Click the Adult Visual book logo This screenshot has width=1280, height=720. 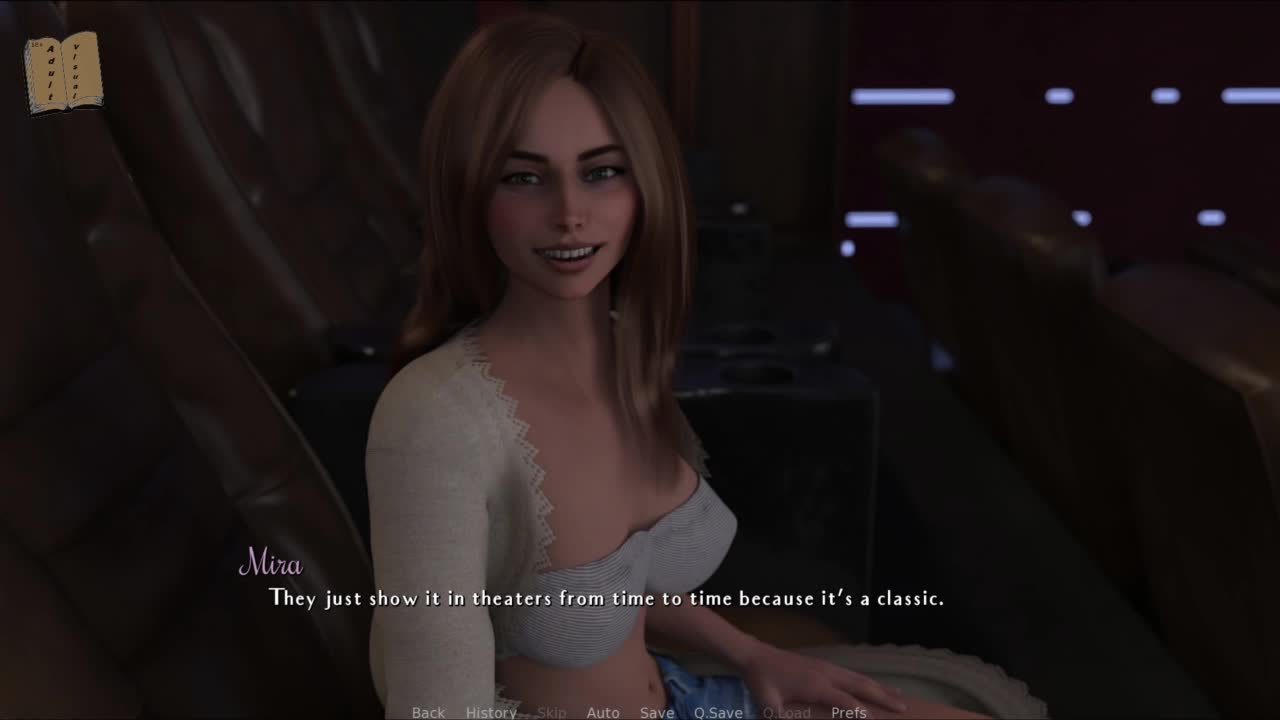[x=63, y=72]
